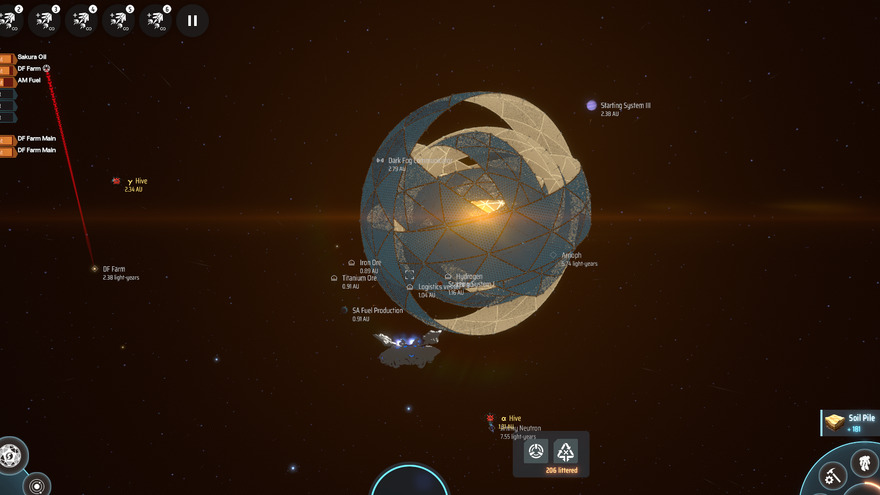The width and height of the screenshot is (880, 495).
Task: Click the DF Farm star marker
Action: 94,269
